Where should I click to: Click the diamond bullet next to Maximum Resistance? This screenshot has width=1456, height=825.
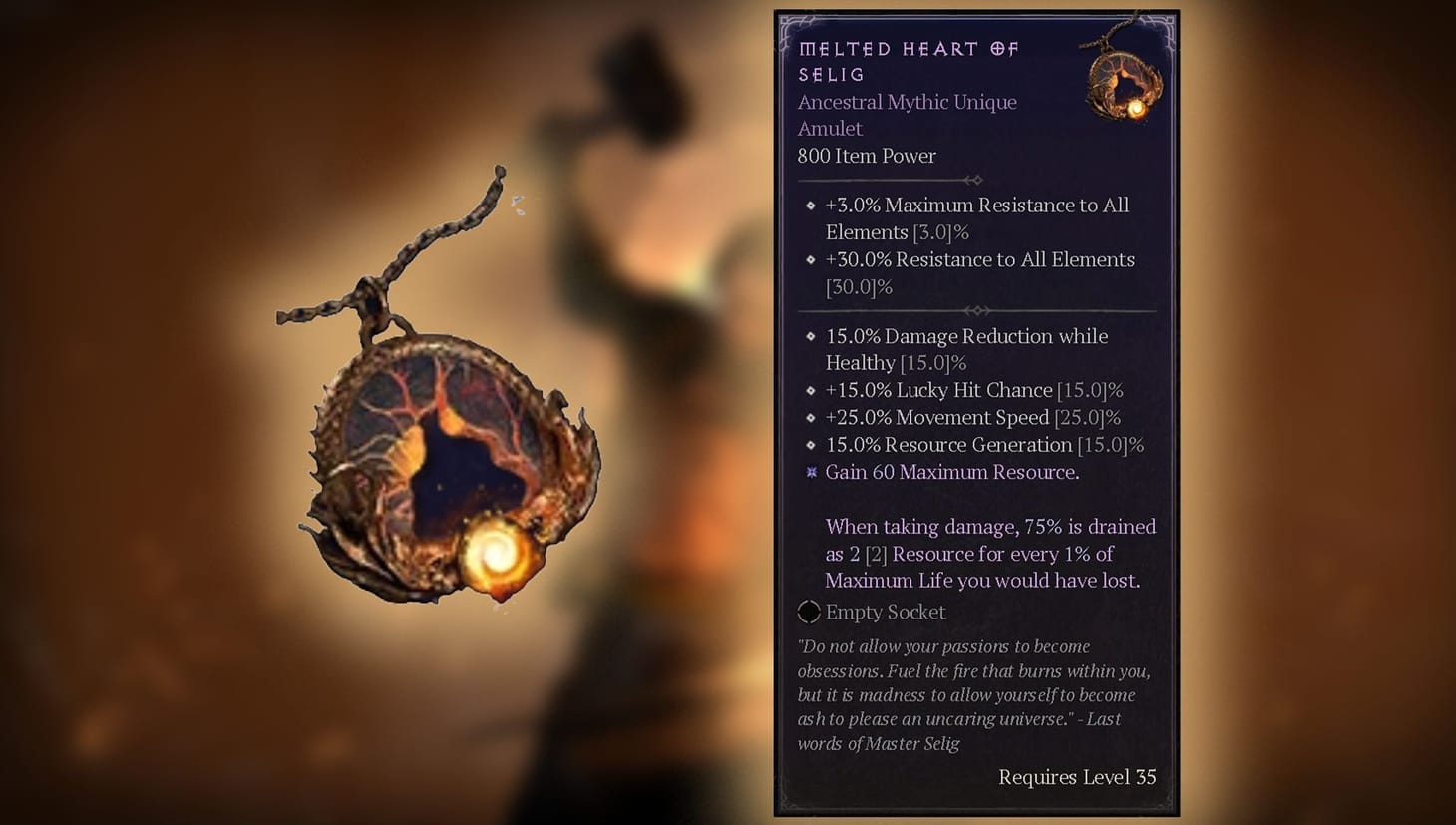tap(810, 206)
